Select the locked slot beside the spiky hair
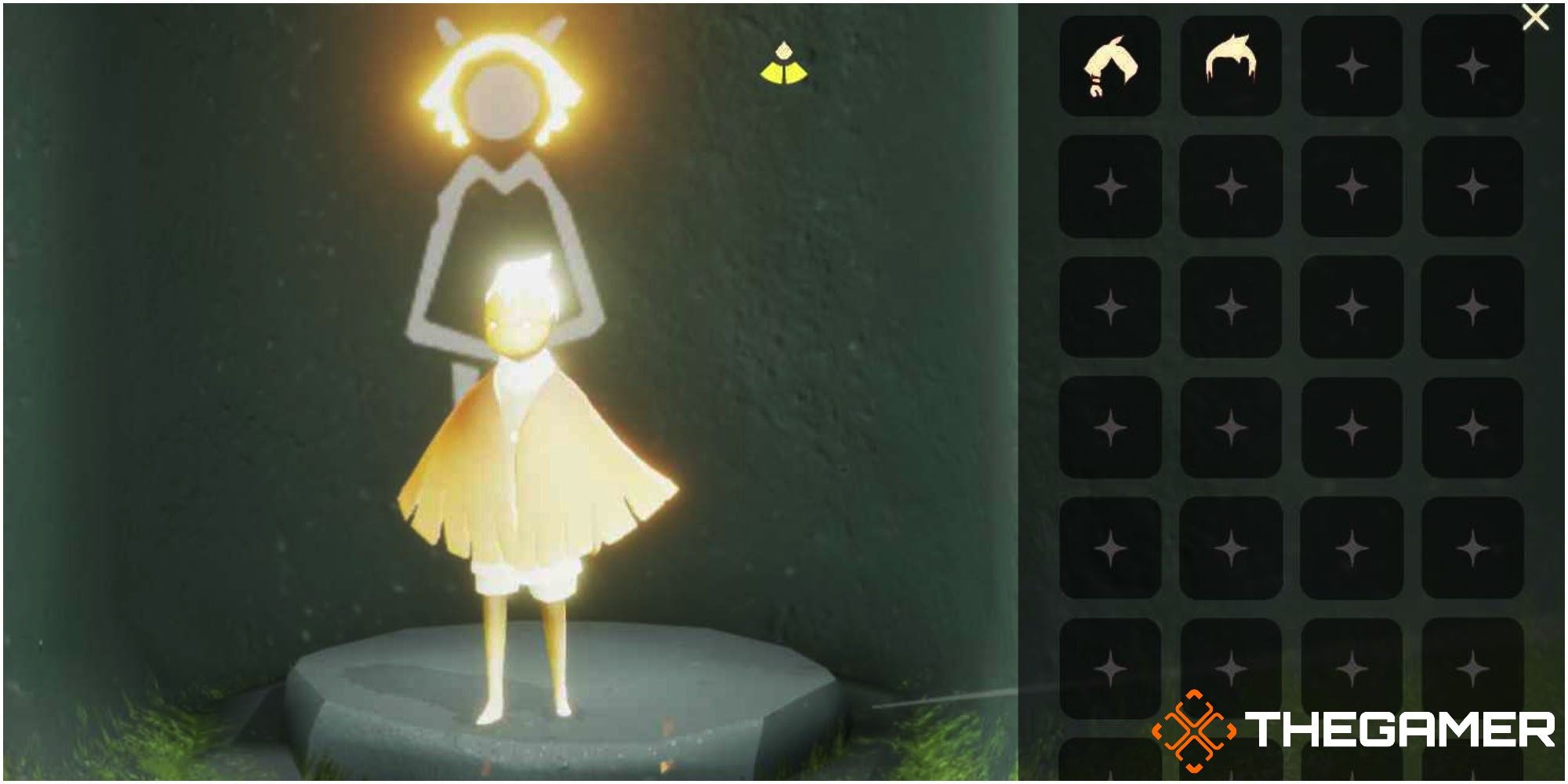Viewport: 1568px width, 784px height. [1350, 67]
